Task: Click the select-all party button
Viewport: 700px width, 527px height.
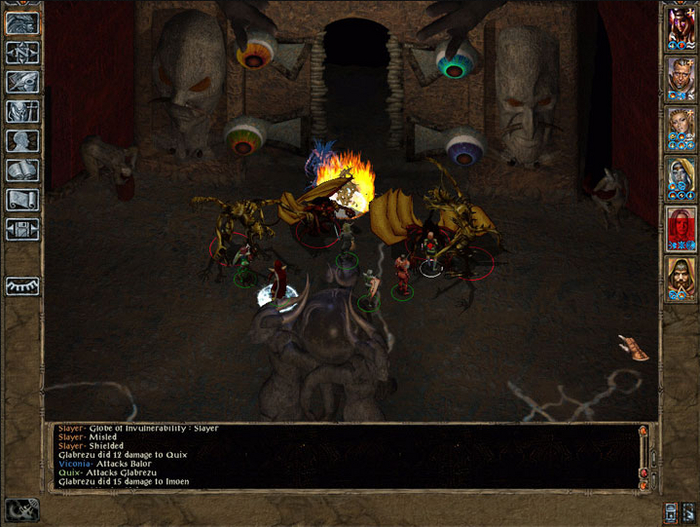Action: [668, 508]
